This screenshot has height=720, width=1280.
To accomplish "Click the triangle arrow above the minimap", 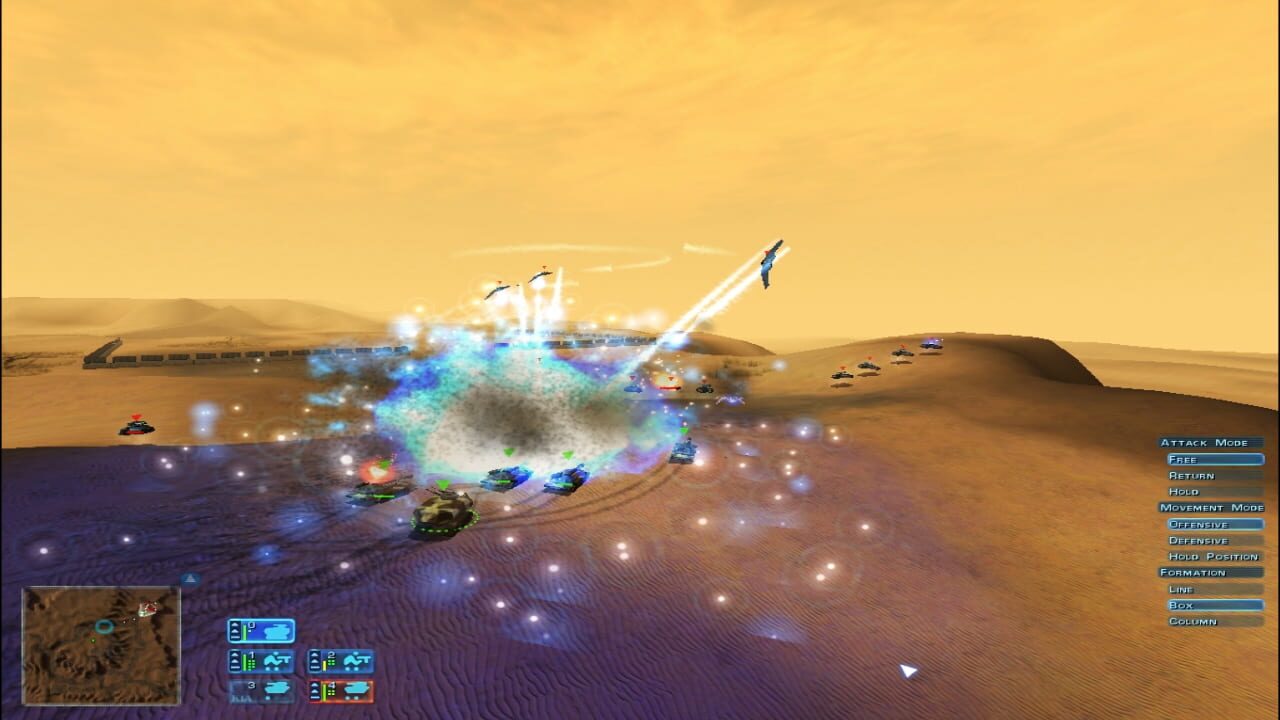I will 190,578.
